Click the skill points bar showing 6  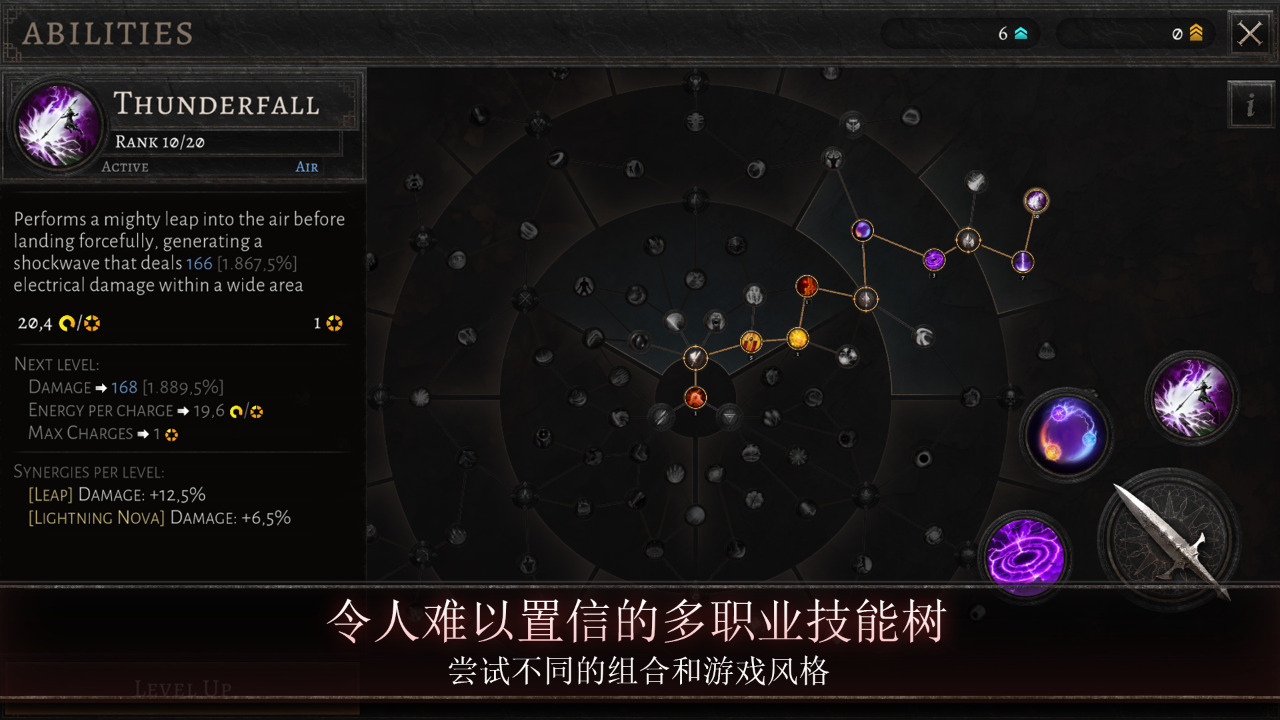pyautogui.click(x=960, y=33)
